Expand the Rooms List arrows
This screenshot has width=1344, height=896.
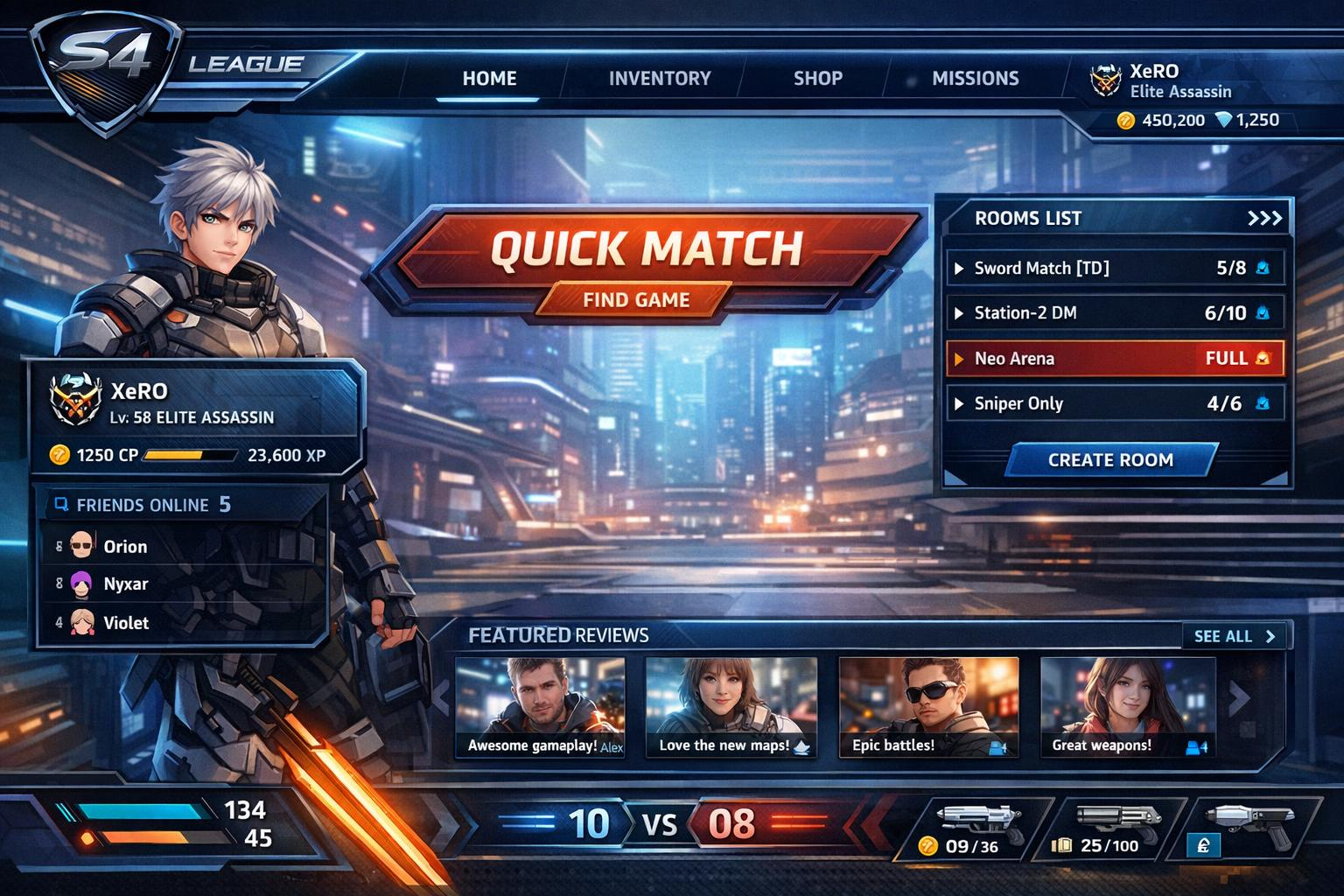(1264, 219)
